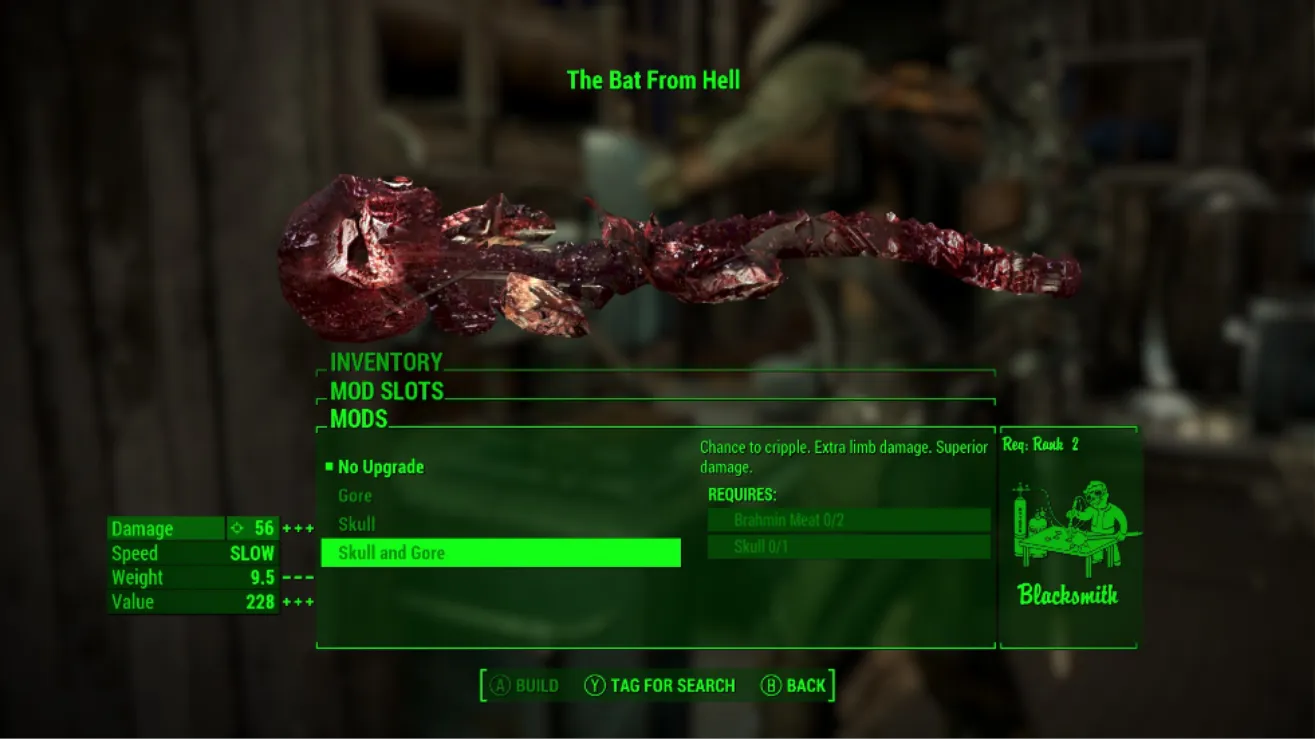
Task: Open the MODS section header
Action: (359, 419)
